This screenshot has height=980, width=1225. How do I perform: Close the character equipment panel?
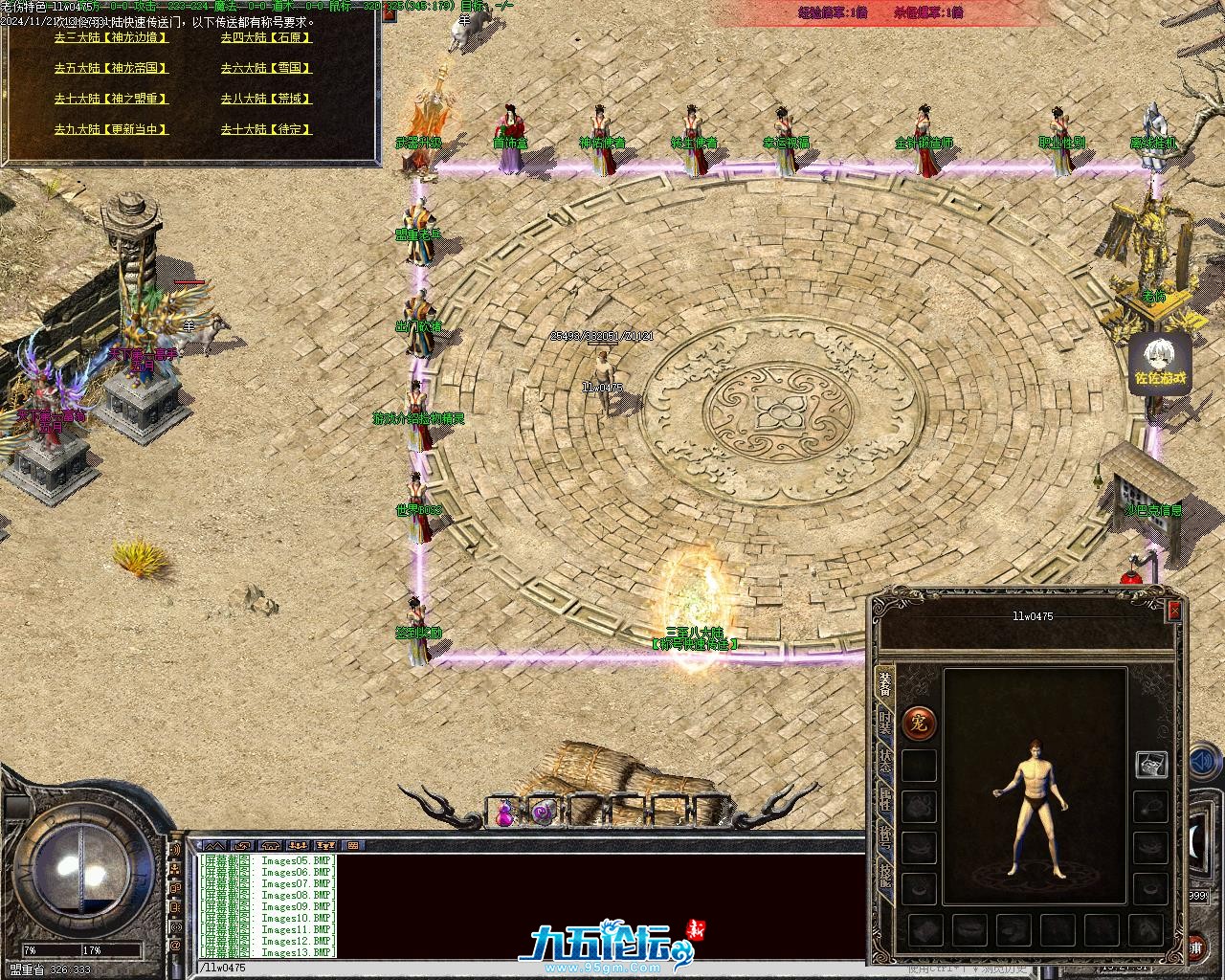[x=1174, y=611]
